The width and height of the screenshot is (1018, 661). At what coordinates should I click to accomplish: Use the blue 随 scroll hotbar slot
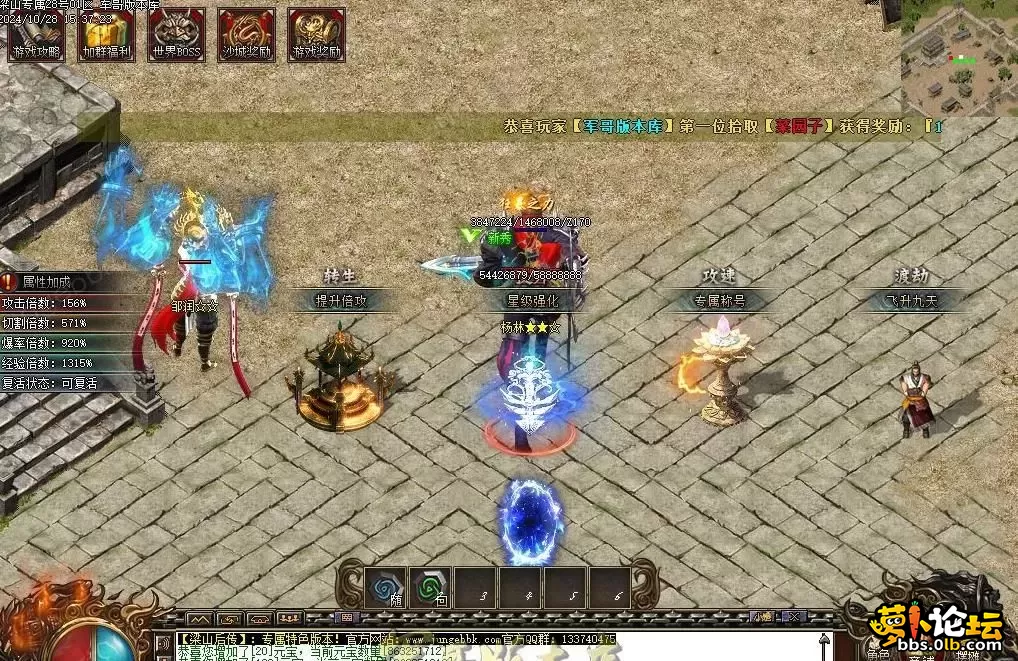386,588
